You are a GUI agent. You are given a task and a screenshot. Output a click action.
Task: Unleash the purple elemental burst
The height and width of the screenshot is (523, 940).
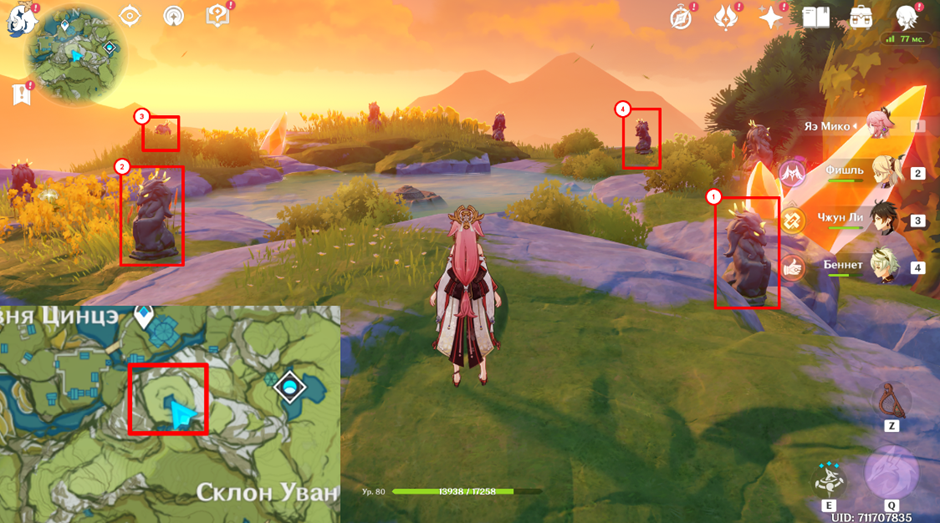pos(891,472)
